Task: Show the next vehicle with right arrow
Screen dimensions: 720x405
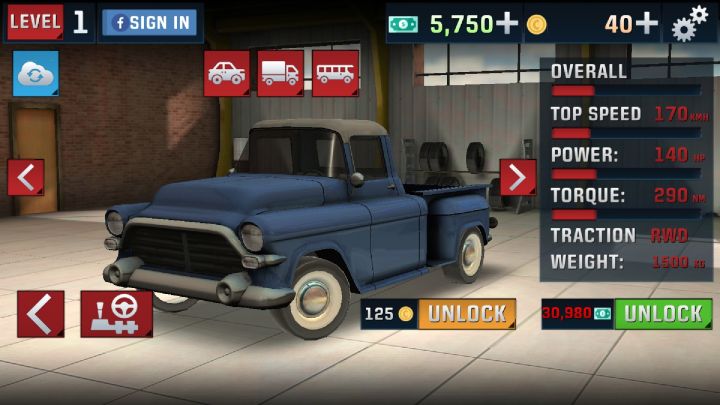Action: click(517, 177)
